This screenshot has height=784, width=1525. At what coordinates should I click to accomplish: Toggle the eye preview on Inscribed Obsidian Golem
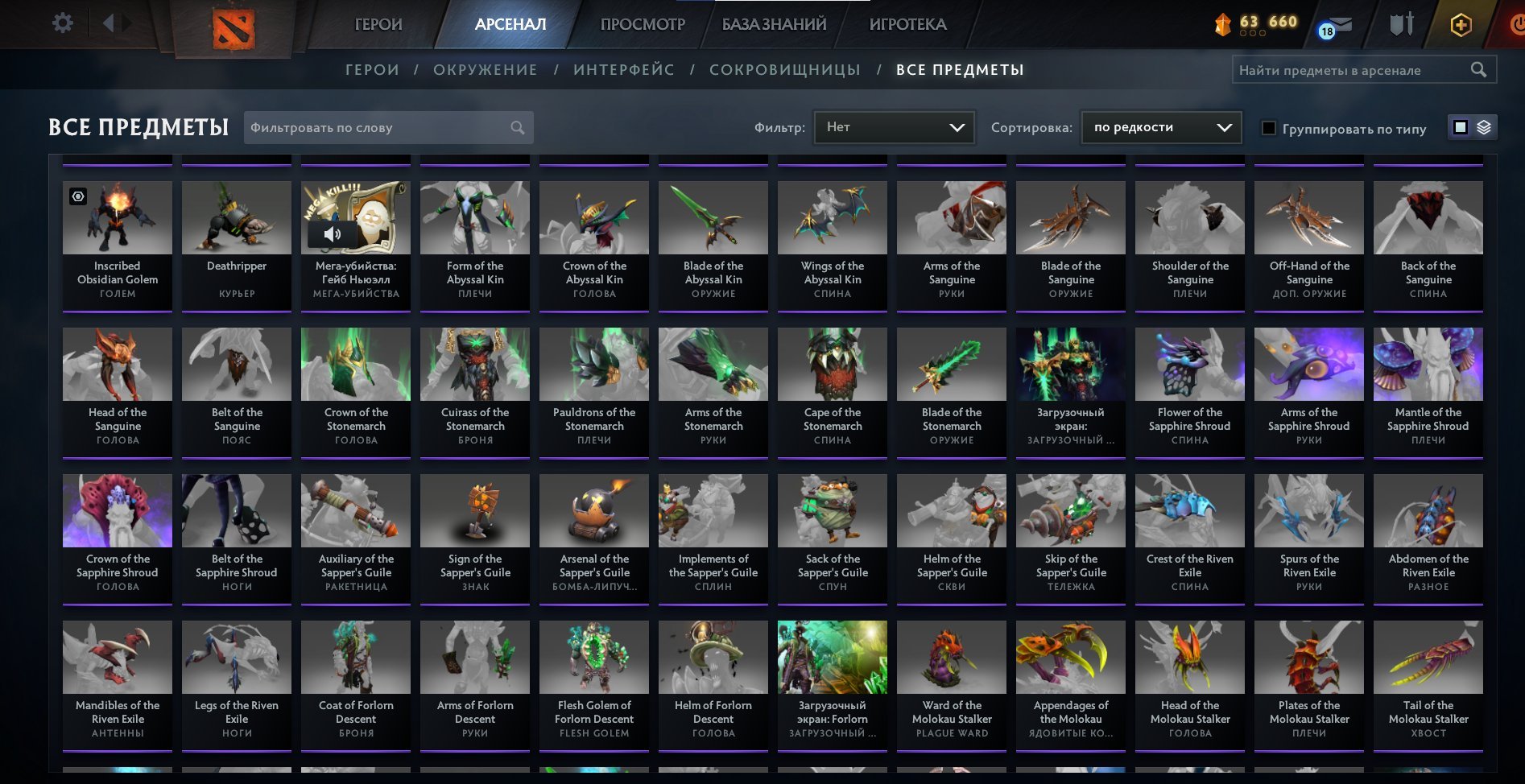77,196
